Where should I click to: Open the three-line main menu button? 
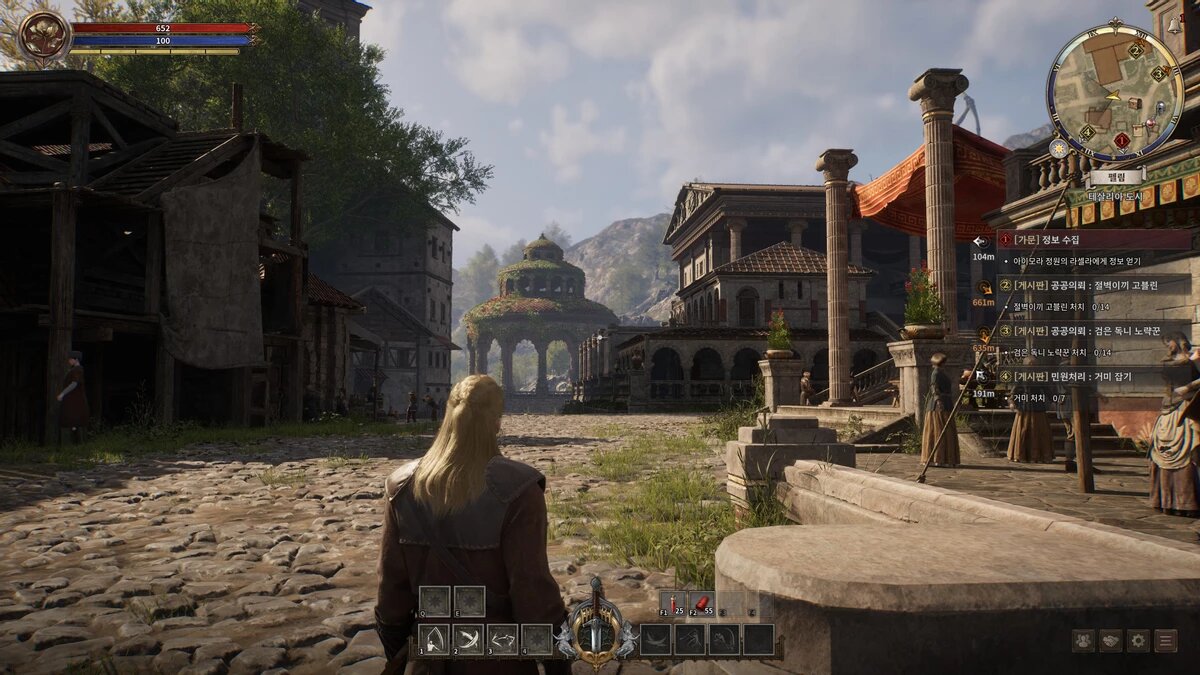(1166, 641)
